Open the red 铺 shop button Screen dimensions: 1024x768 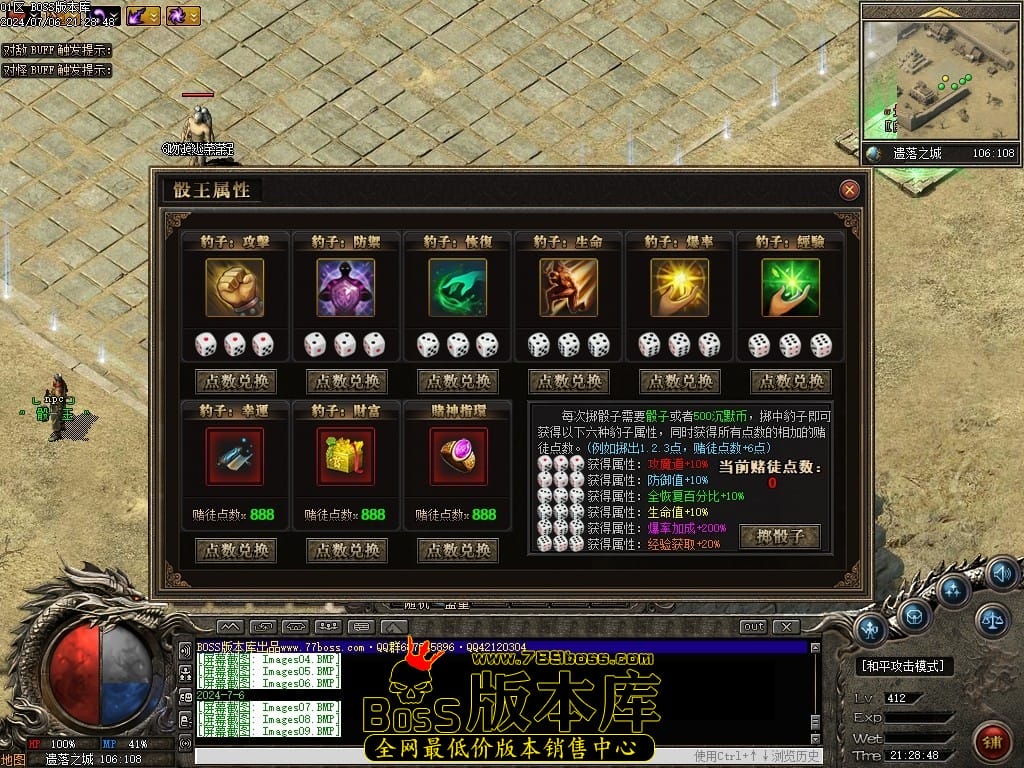(992, 741)
